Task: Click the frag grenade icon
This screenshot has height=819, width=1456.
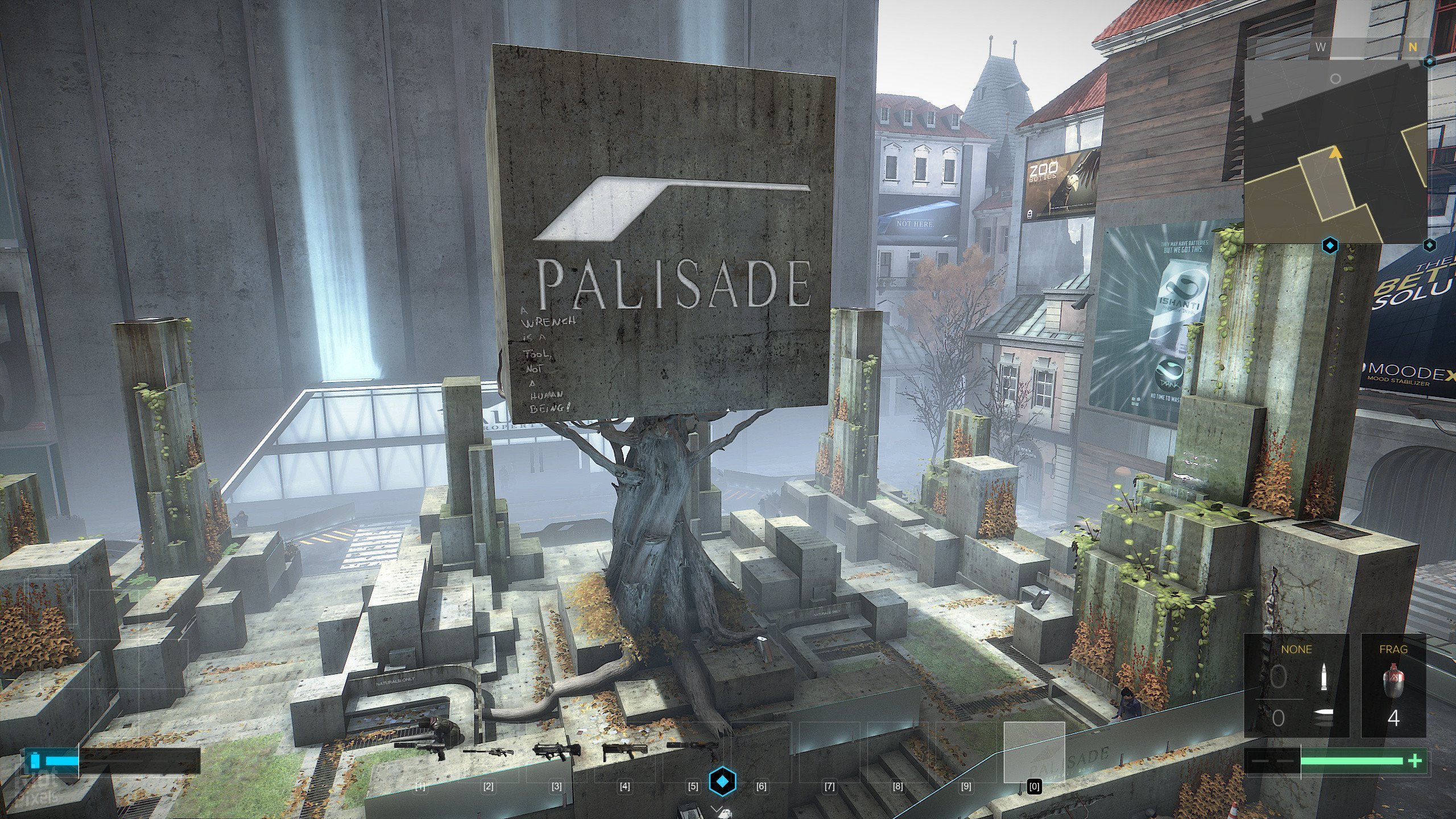Action: coord(1393,682)
